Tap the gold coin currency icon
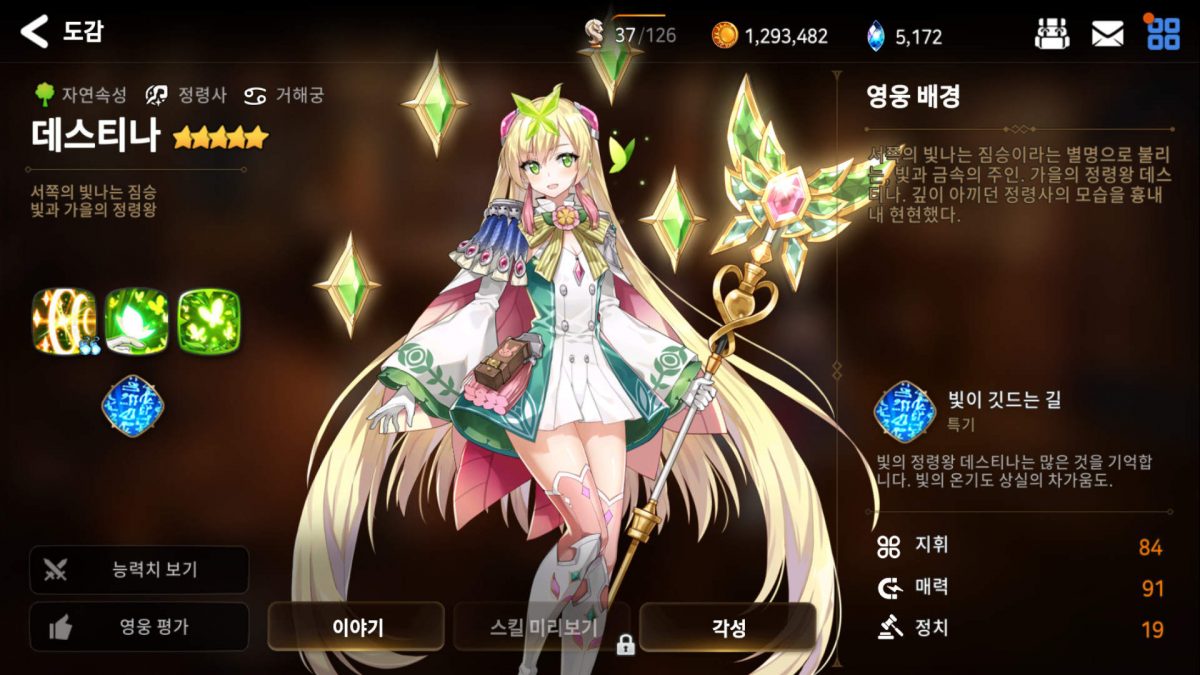Screen dimensions: 1200x675 click(x=724, y=36)
